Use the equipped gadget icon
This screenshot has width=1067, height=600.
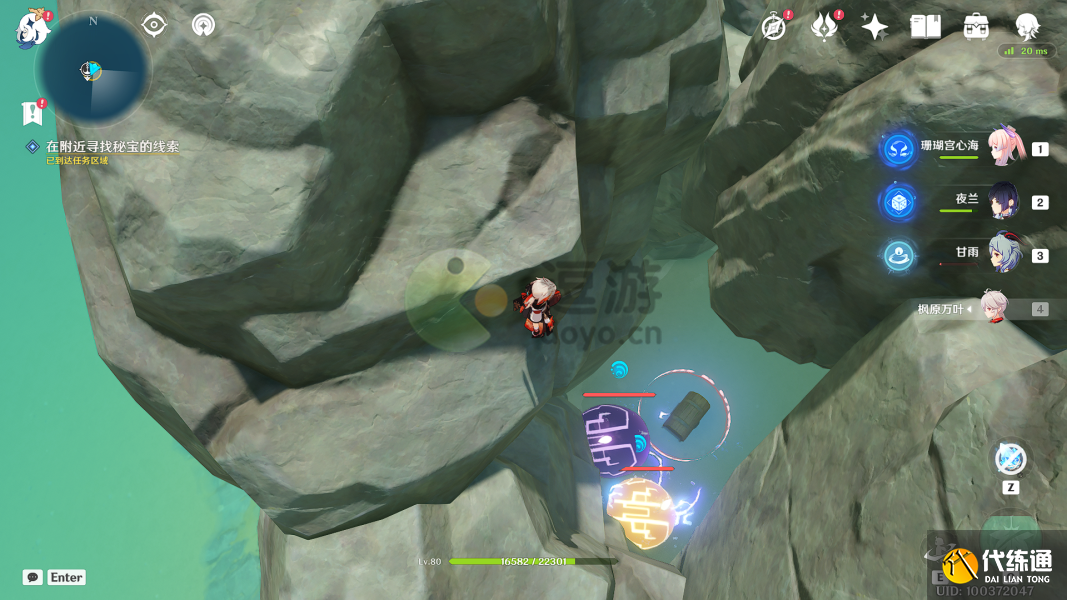coord(1010,460)
